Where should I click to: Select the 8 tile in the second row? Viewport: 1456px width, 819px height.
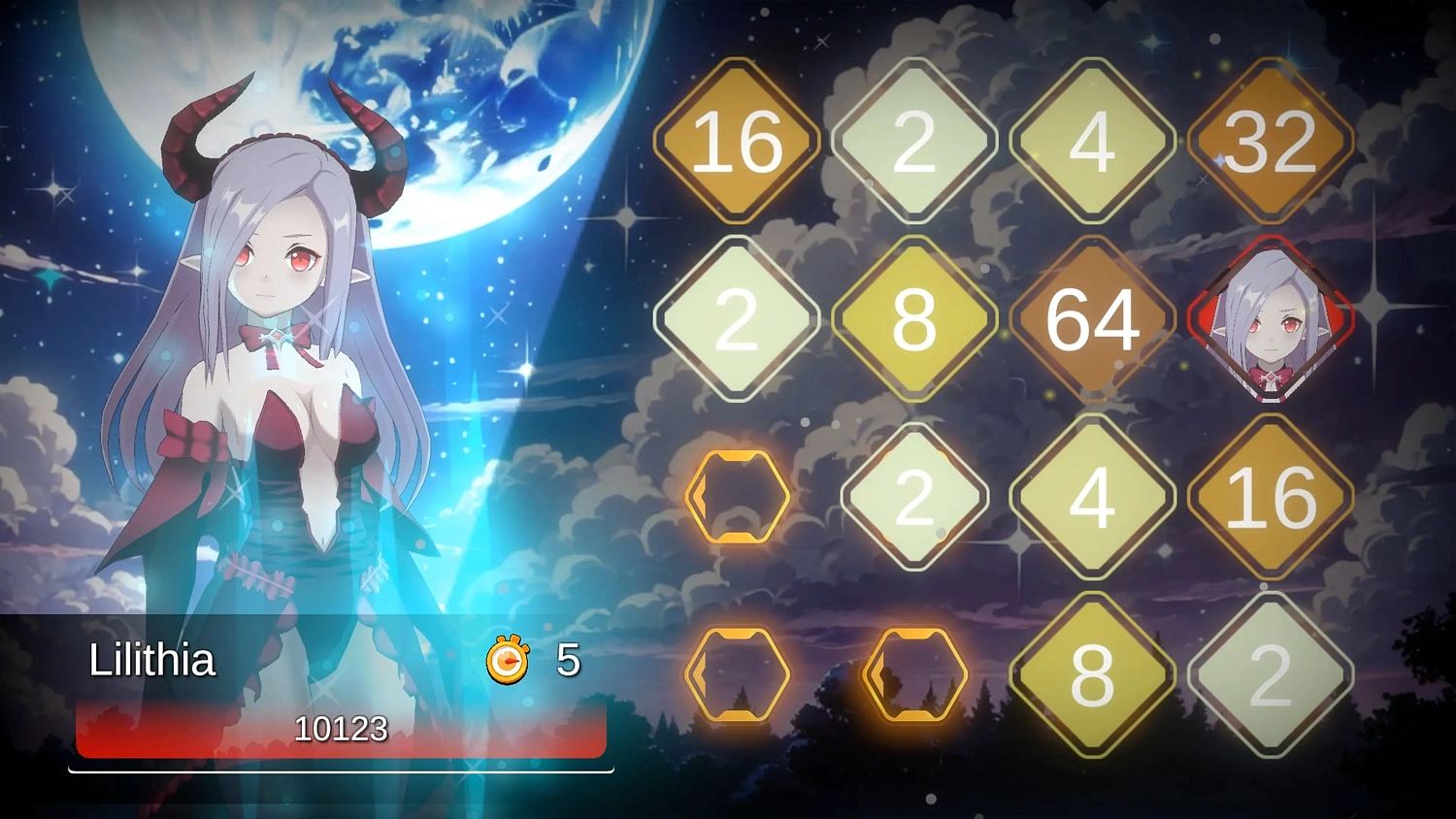[x=915, y=320]
